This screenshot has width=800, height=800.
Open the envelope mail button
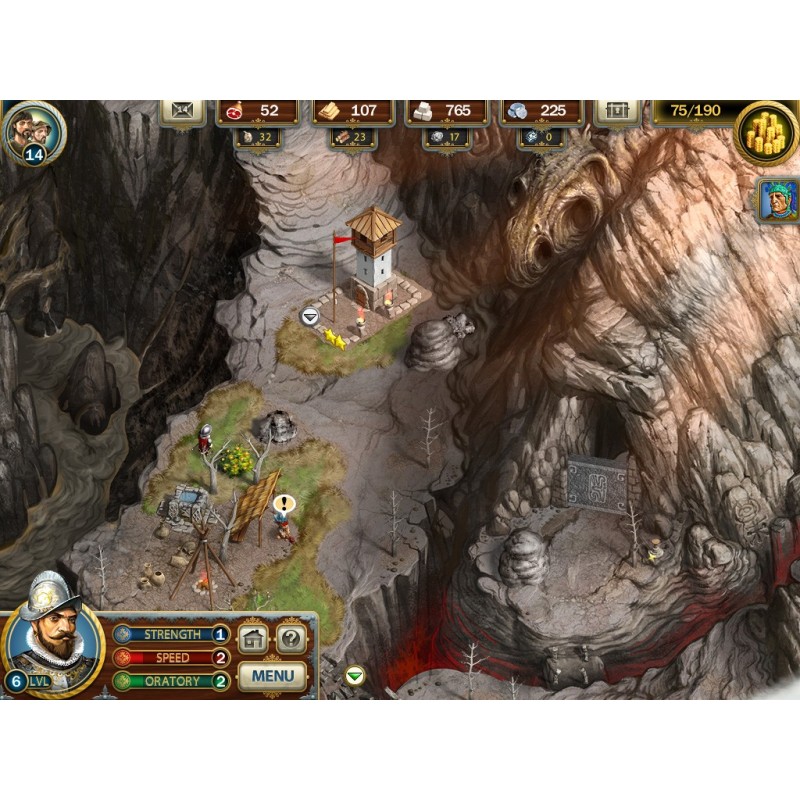(183, 112)
